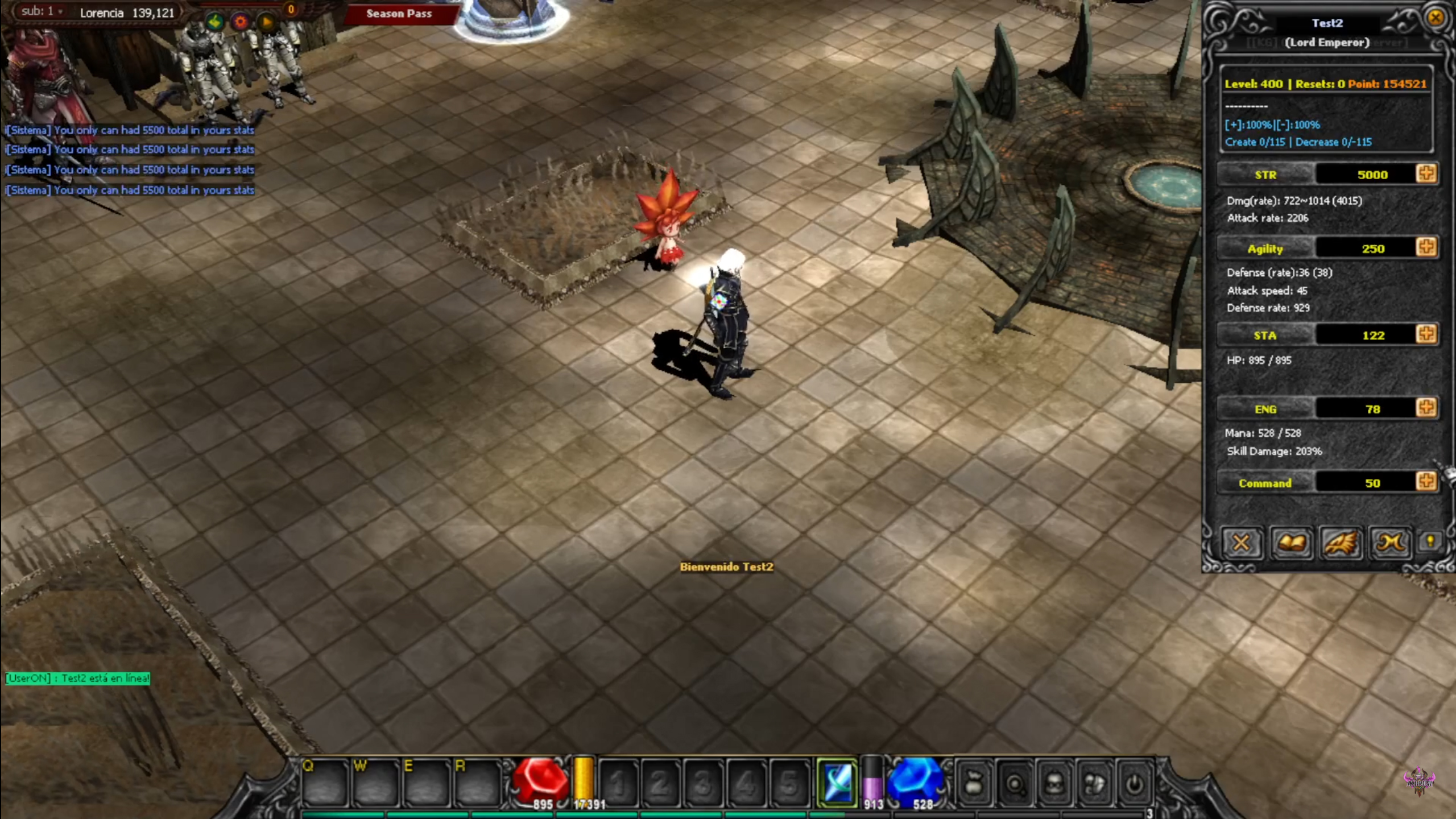Add a point to STA
The width and height of the screenshot is (1456, 819).
click(x=1426, y=334)
